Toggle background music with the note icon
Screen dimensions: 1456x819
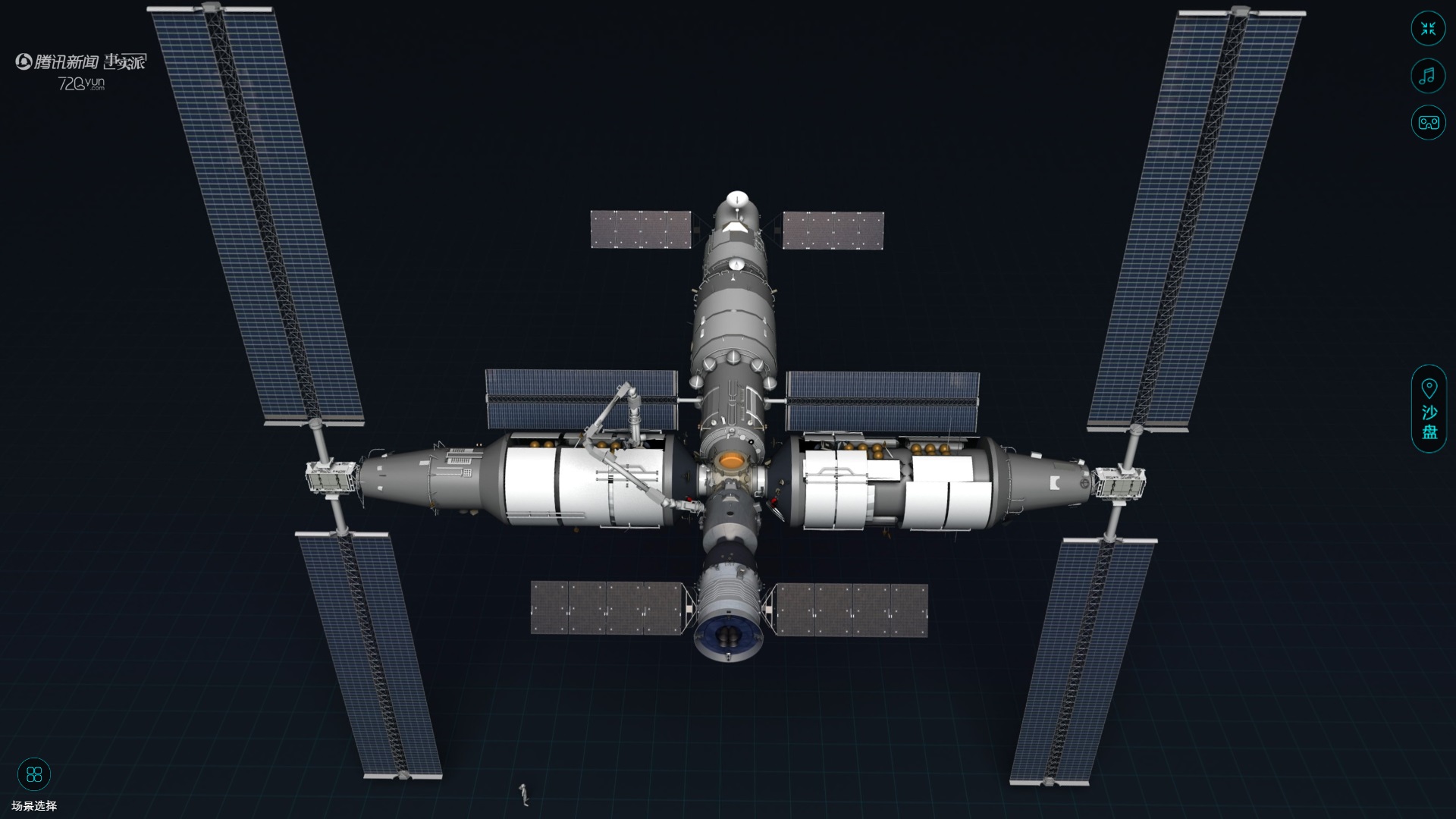click(1428, 76)
